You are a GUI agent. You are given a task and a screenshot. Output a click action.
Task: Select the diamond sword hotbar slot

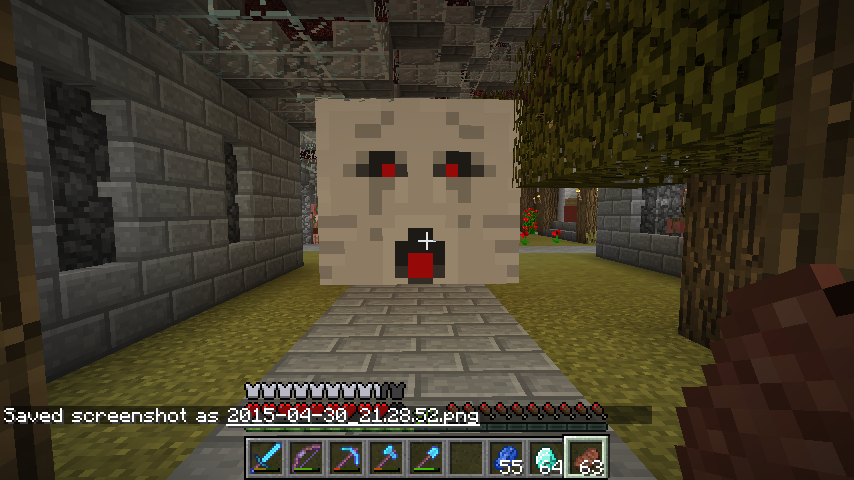click(264, 458)
